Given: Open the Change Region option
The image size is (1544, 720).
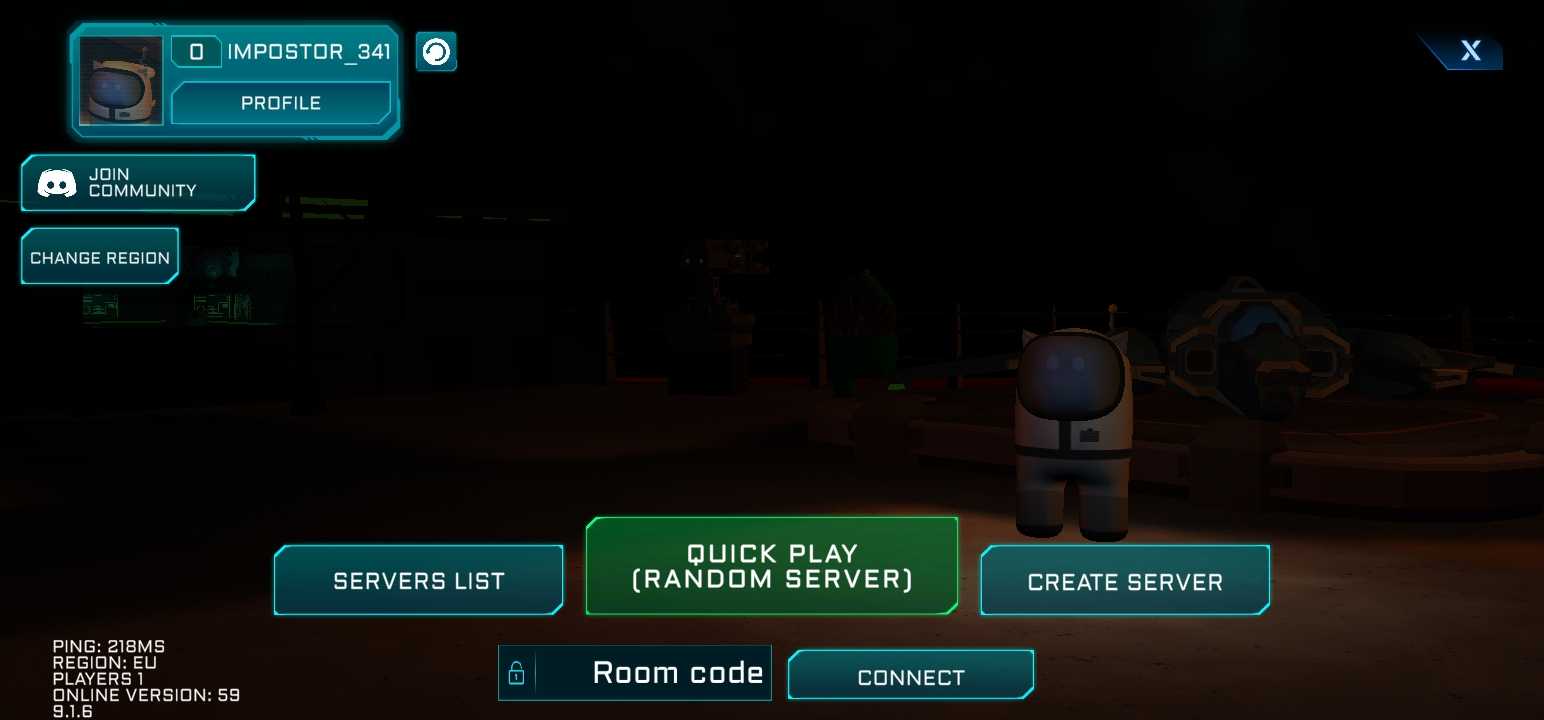Looking at the screenshot, I should click(x=100, y=257).
